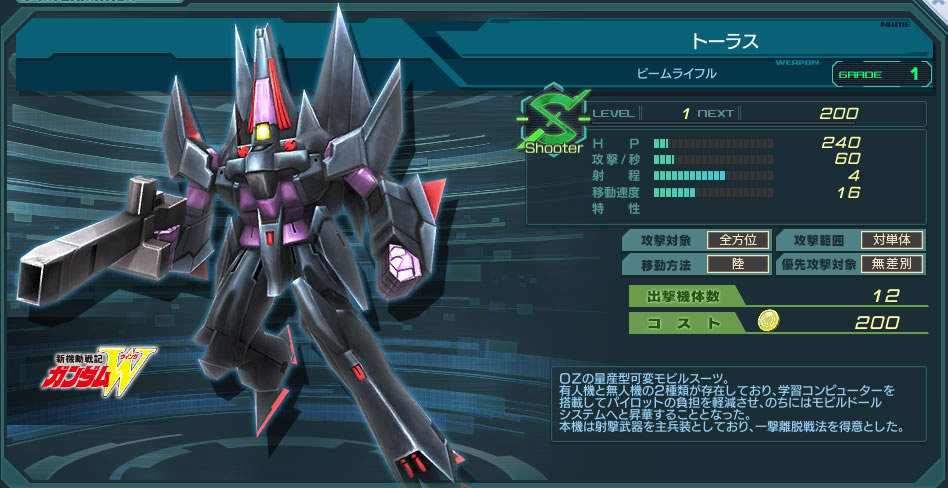Image resolution: width=948 pixels, height=488 pixels.
Task: Select the 全方位 attack target box
Action: 738,240
